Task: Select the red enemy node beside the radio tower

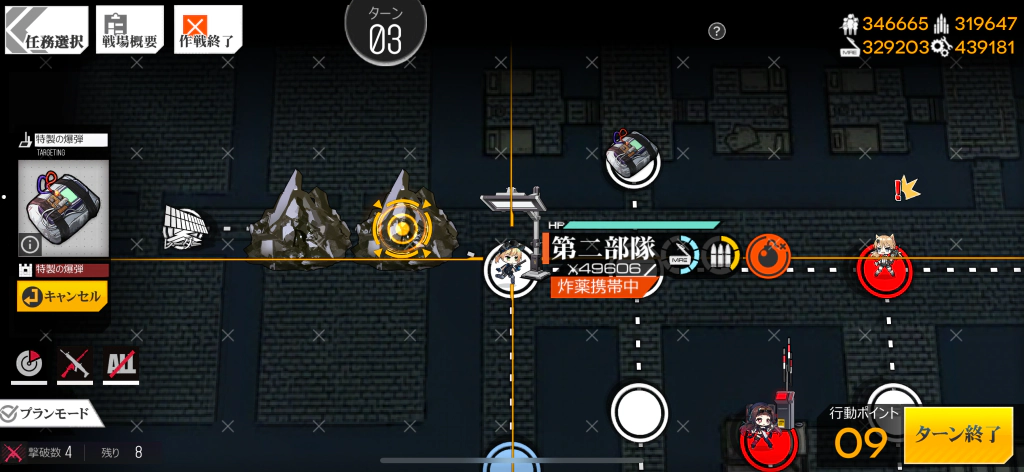Action: tap(767, 436)
